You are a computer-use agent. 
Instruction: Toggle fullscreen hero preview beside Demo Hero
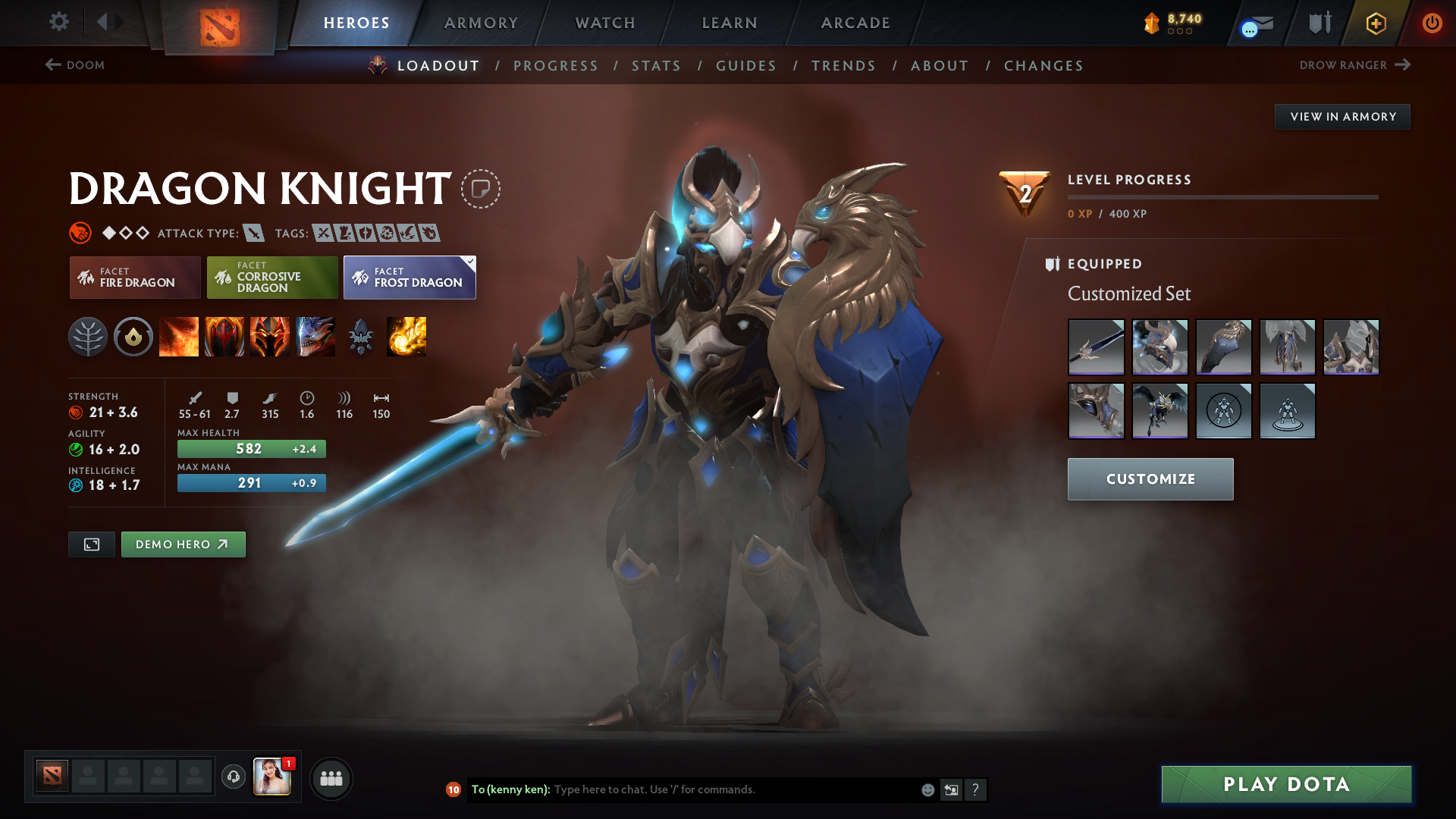[91, 544]
